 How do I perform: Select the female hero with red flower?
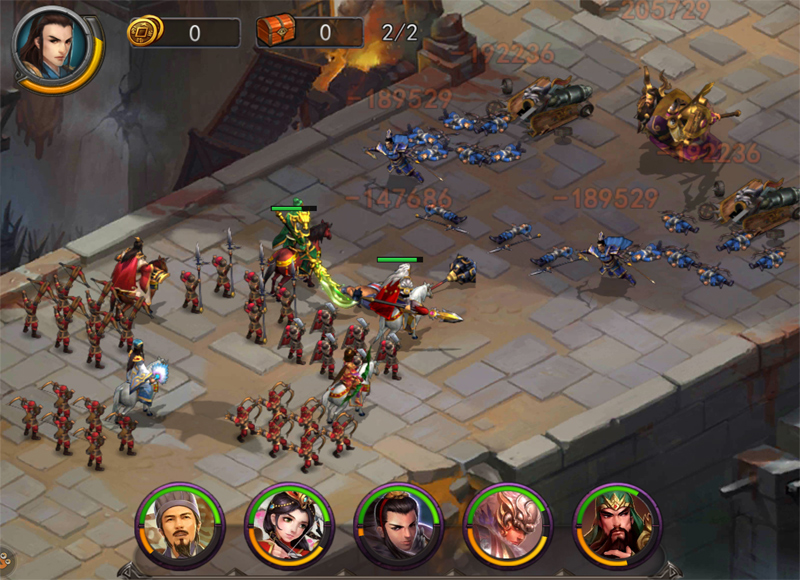click(x=289, y=526)
